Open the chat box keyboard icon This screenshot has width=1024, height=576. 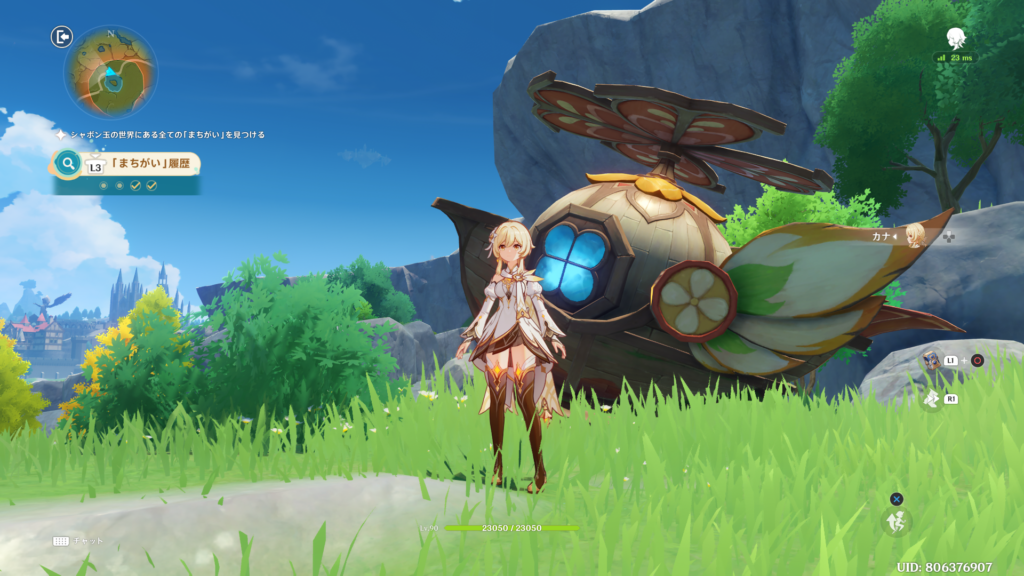[x=61, y=541]
